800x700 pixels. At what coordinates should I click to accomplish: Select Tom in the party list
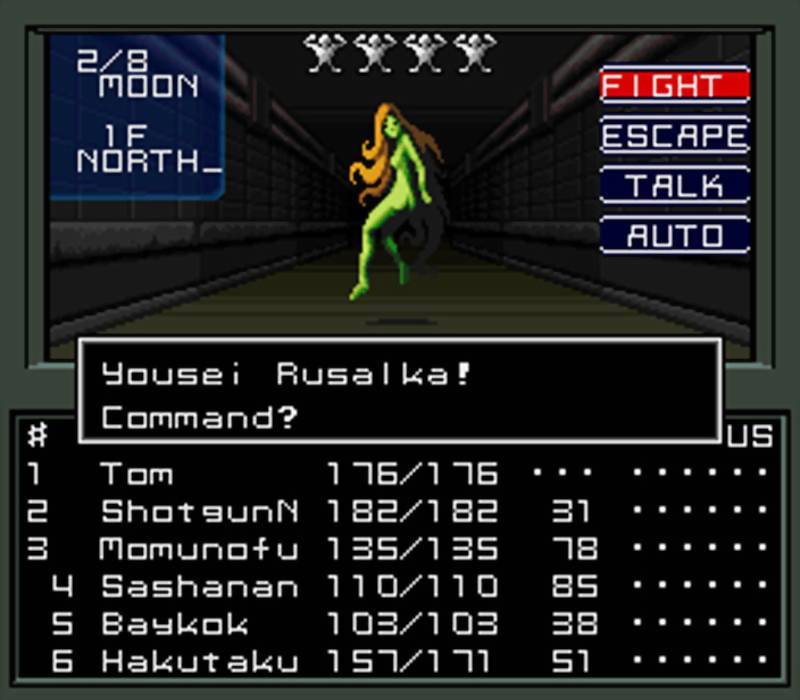(x=137, y=473)
